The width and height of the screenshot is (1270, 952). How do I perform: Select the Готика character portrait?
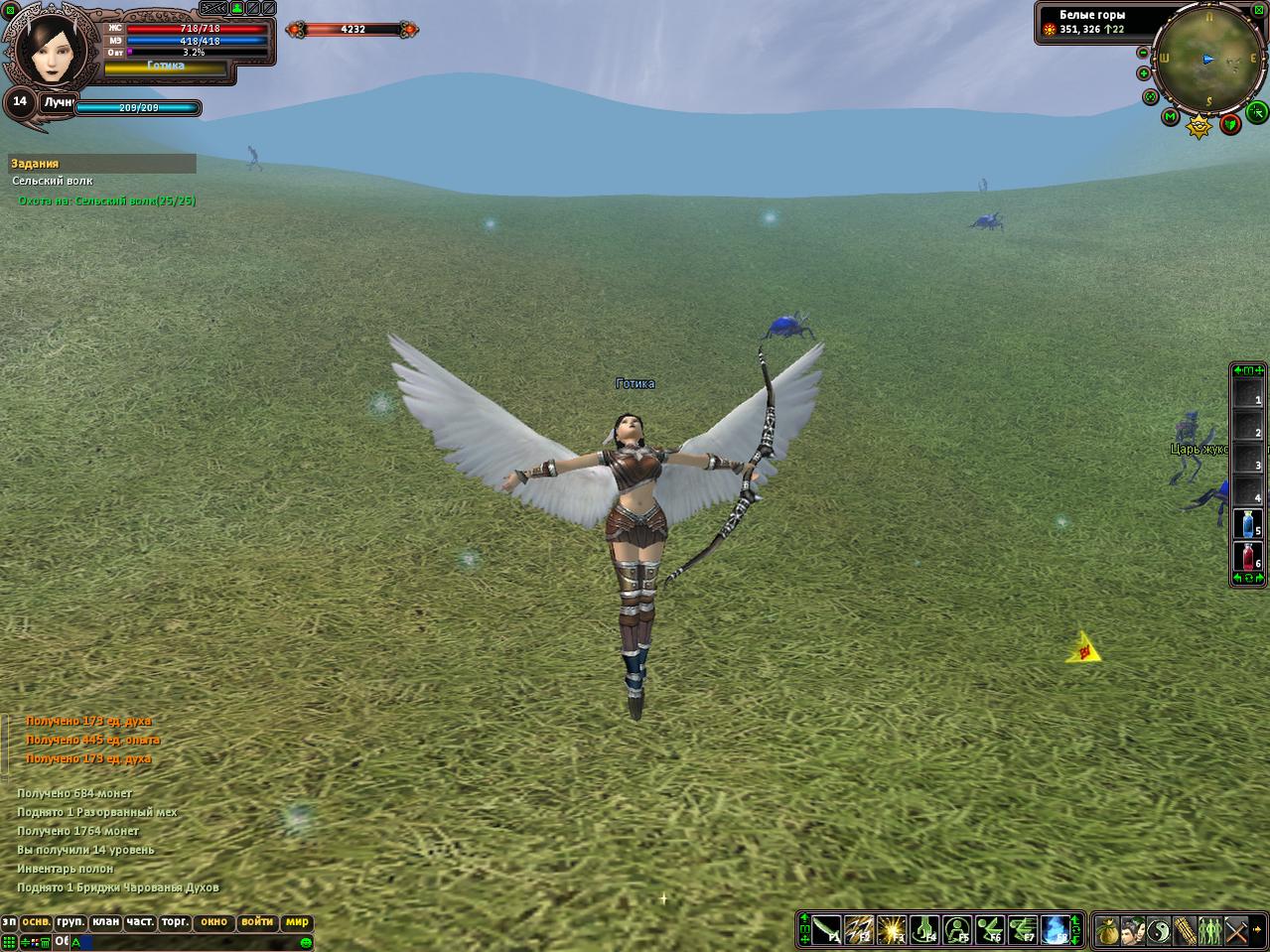point(52,50)
